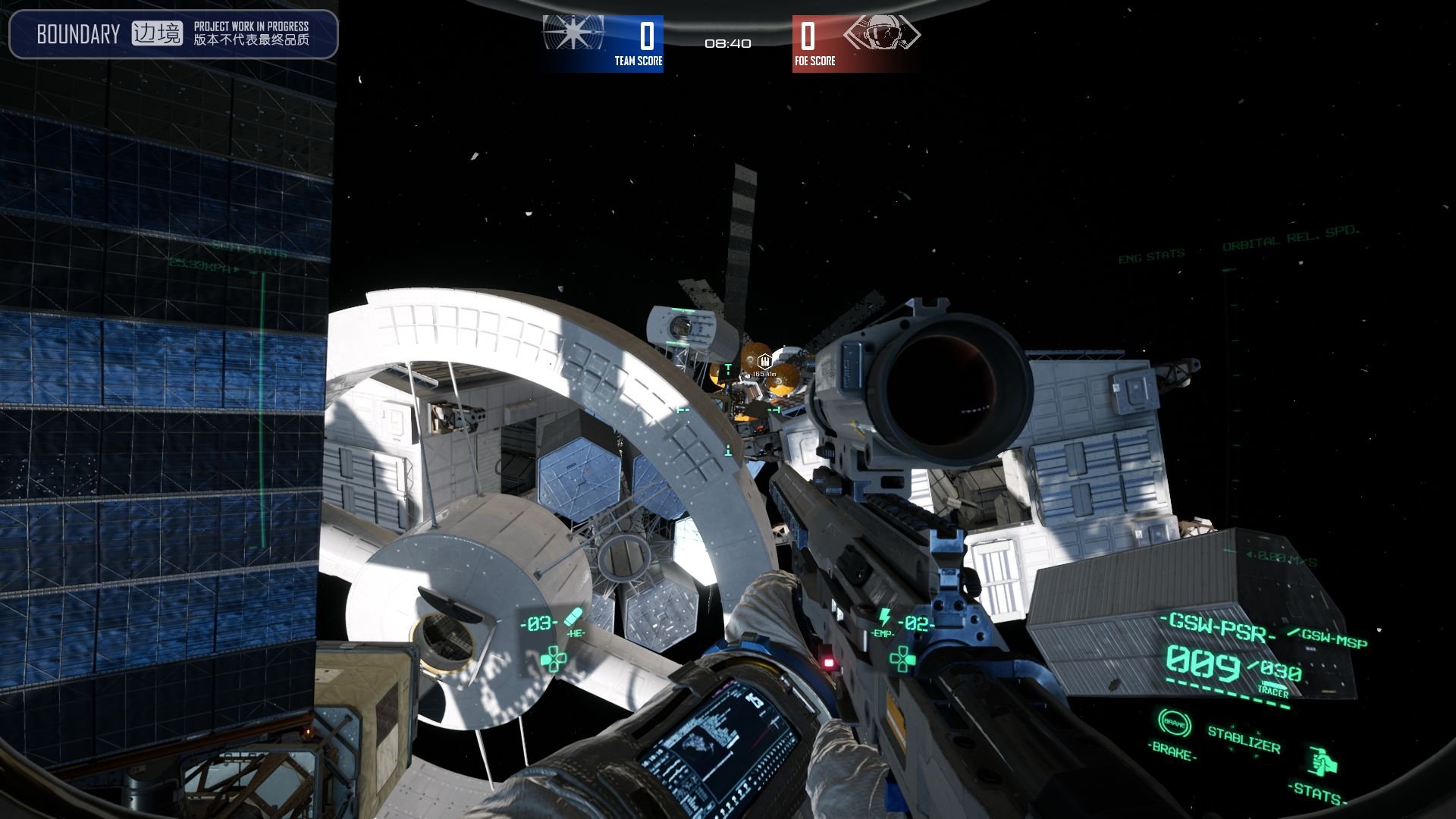Click the objective marker showing 165.4m

pos(764,362)
